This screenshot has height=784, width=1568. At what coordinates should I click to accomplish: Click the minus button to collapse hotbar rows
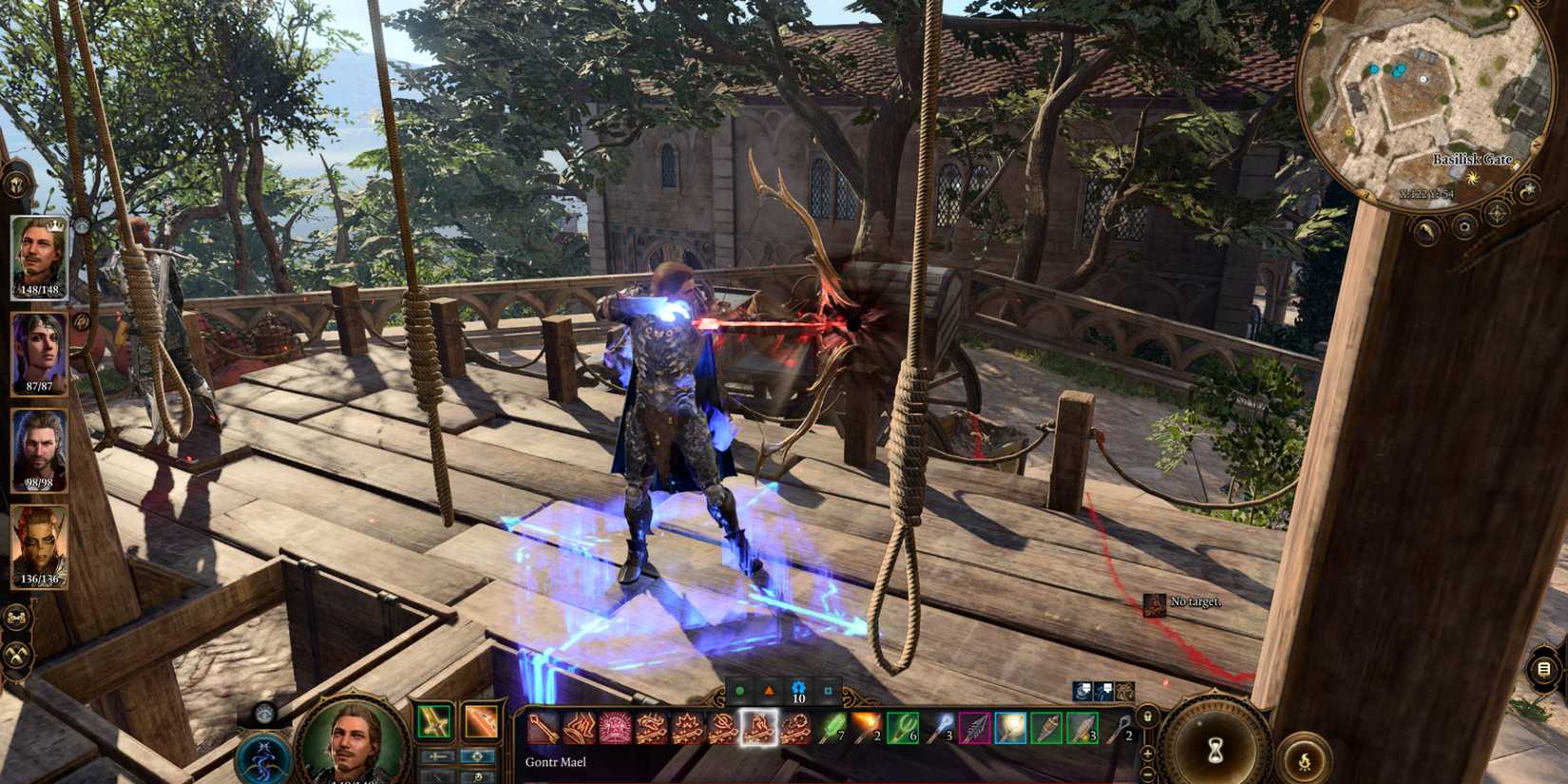[1148, 774]
